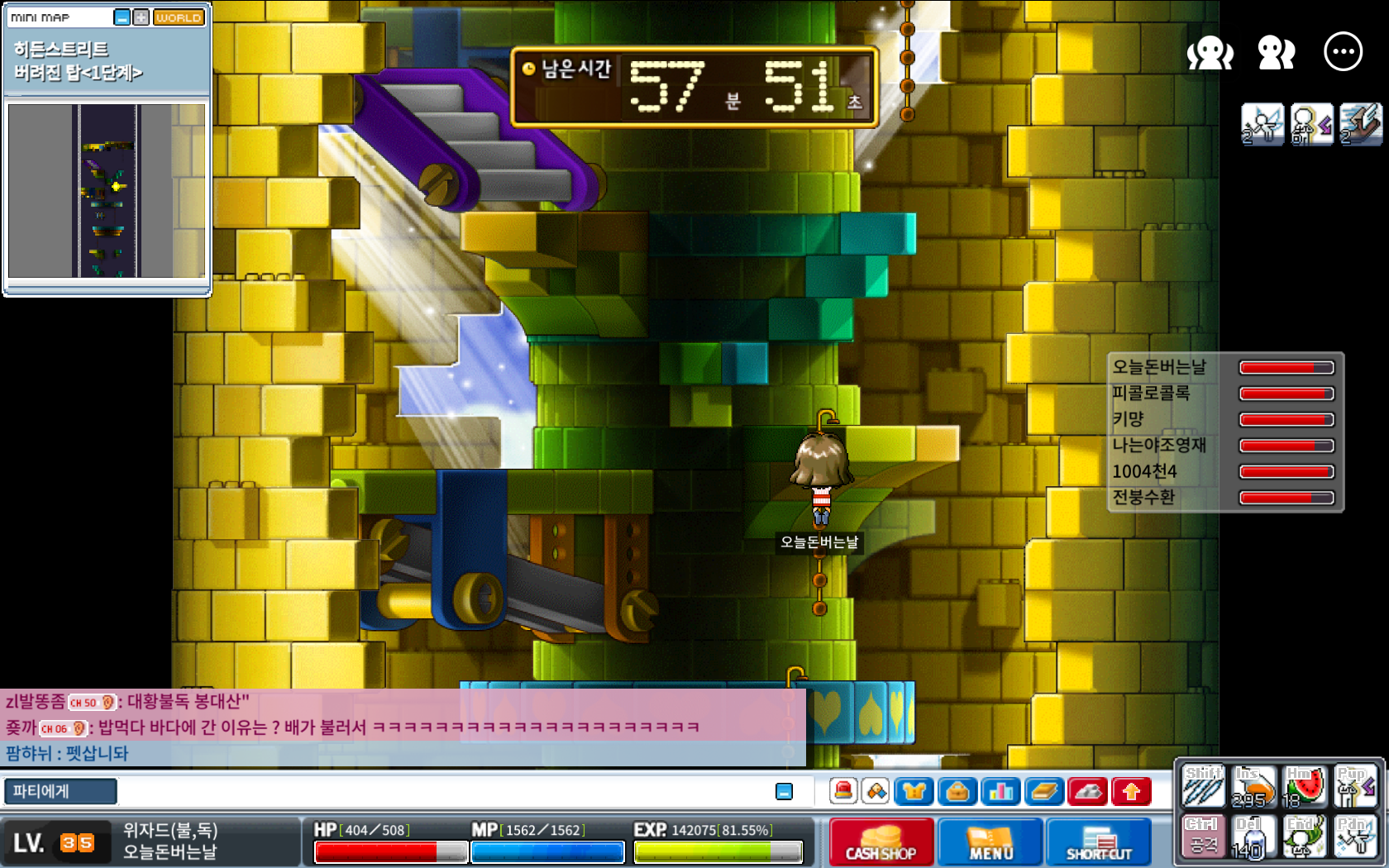The height and width of the screenshot is (868, 1389).
Task: Click the two-person overlay icon
Action: [1277, 53]
